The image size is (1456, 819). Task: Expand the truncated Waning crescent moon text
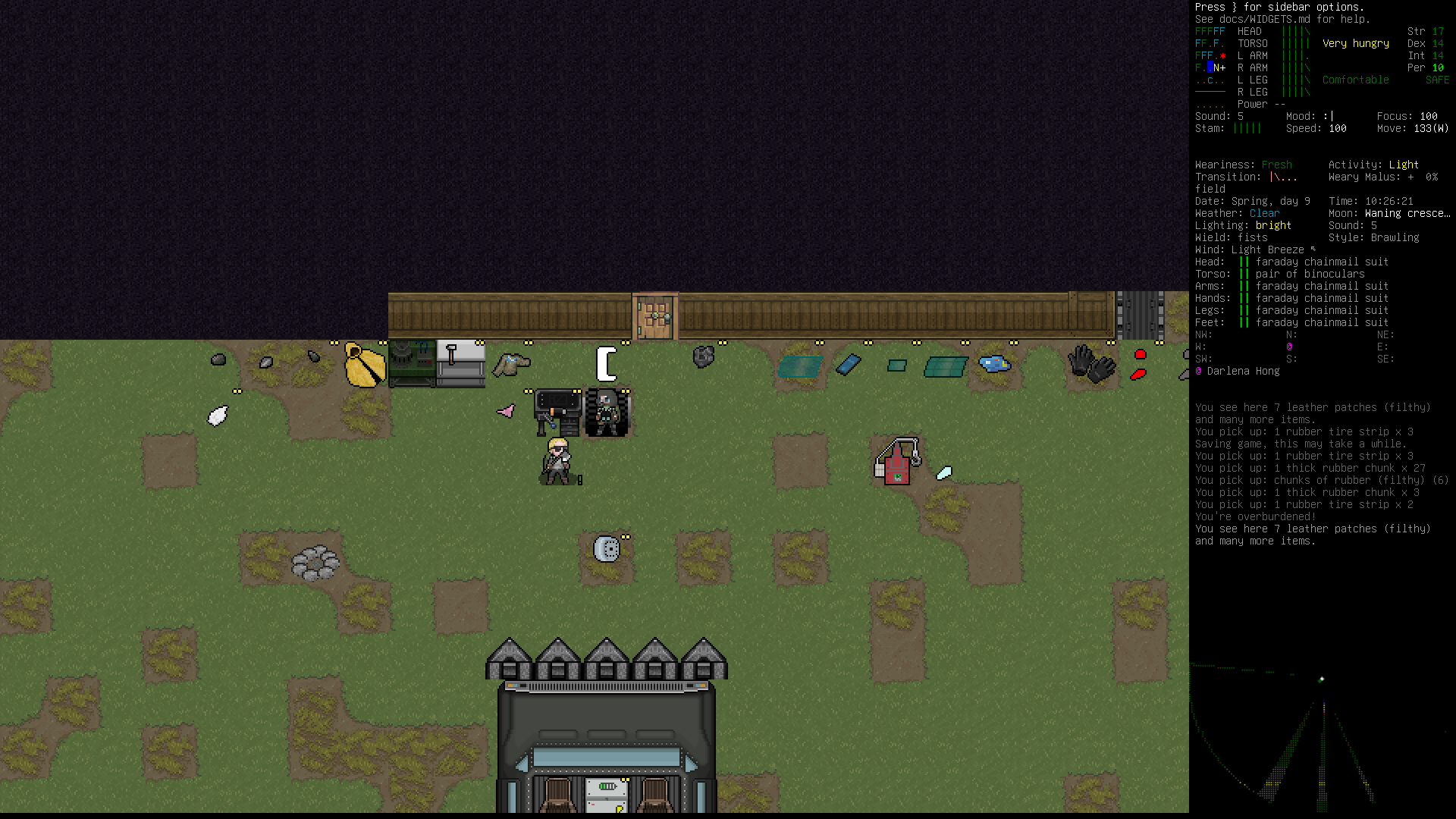(x=1408, y=213)
